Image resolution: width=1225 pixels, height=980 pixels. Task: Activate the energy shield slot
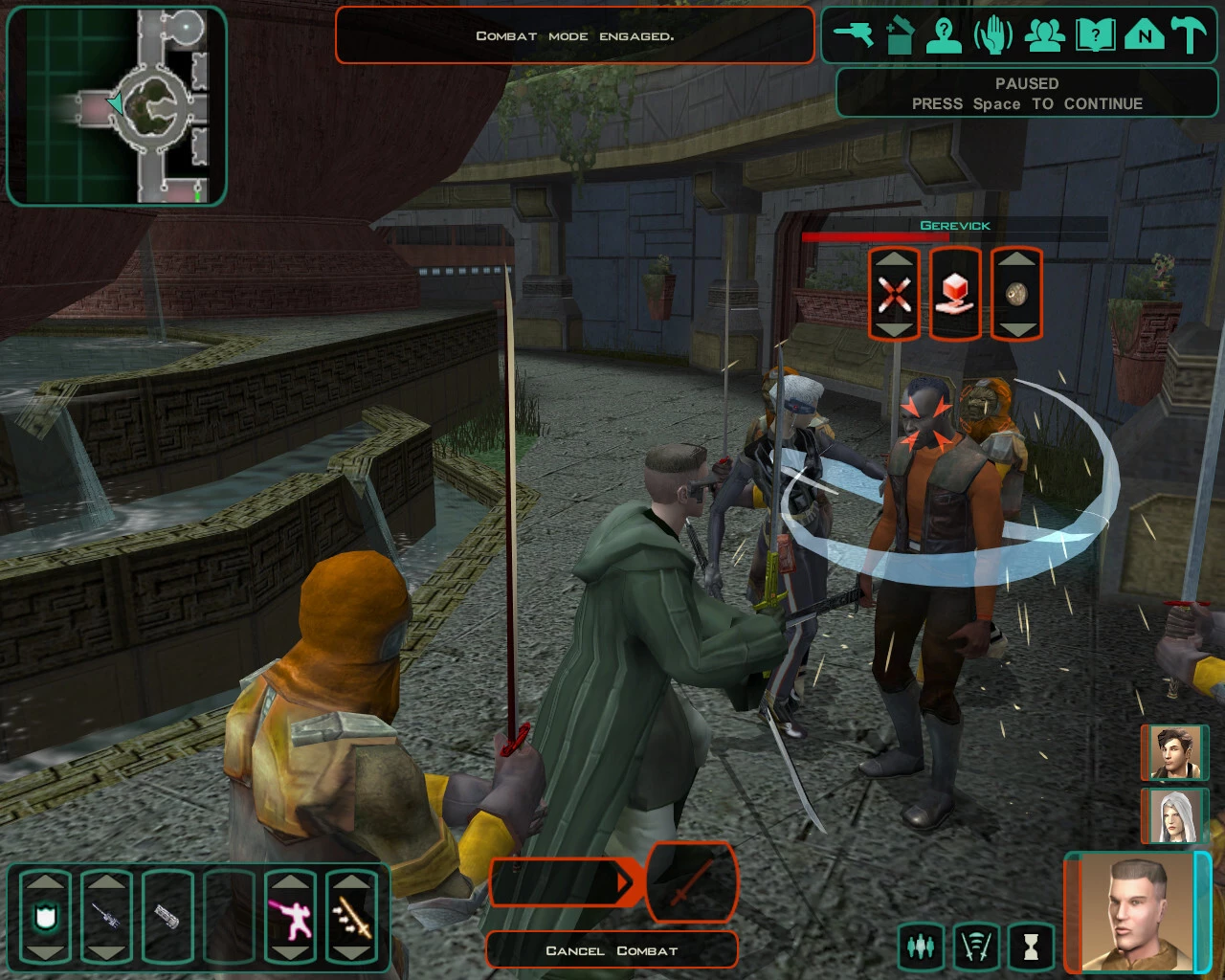[x=45, y=917]
